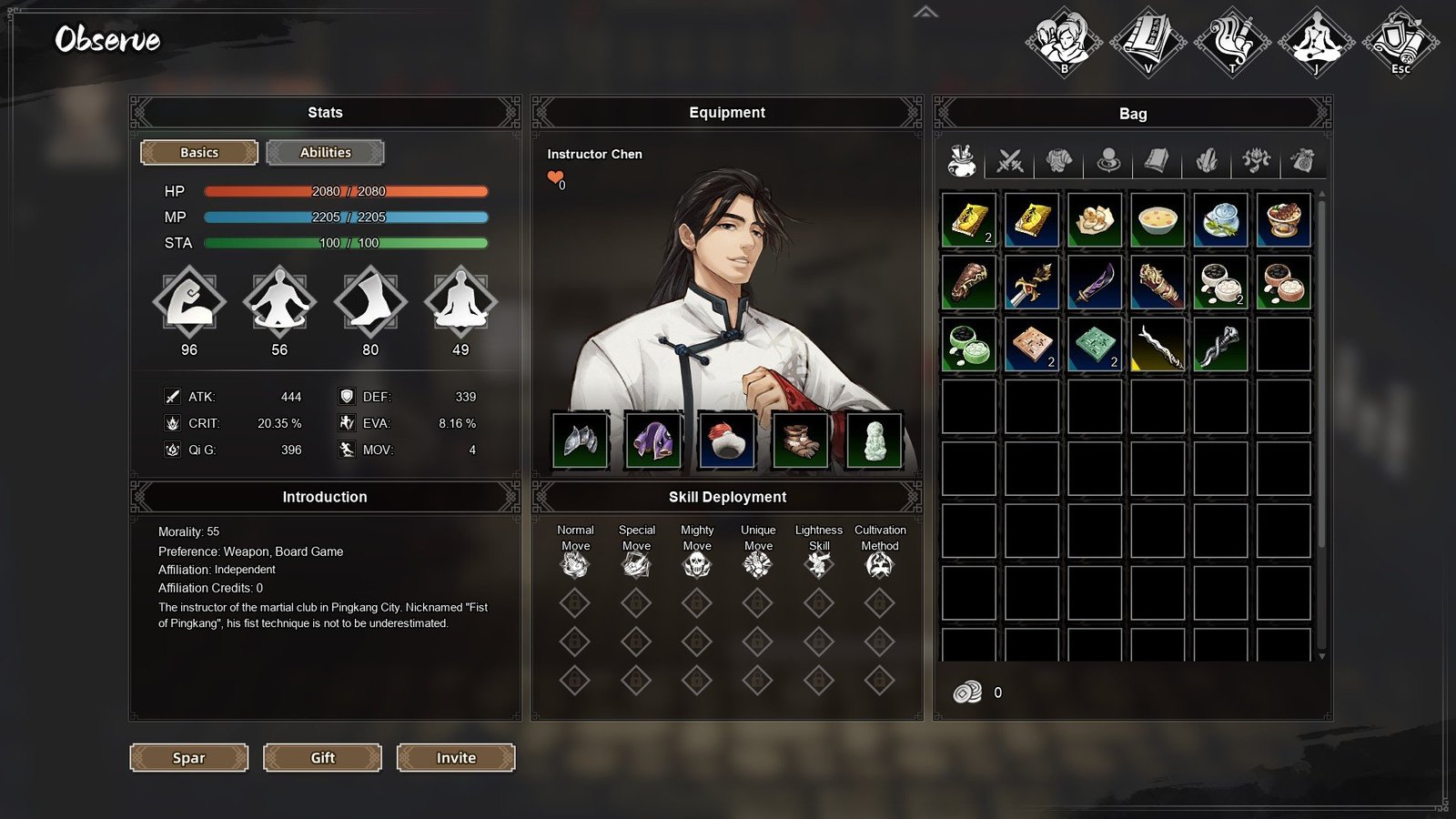The height and width of the screenshot is (819, 1456).
Task: Inspect the equipped purple robe slot
Action: click(x=653, y=440)
